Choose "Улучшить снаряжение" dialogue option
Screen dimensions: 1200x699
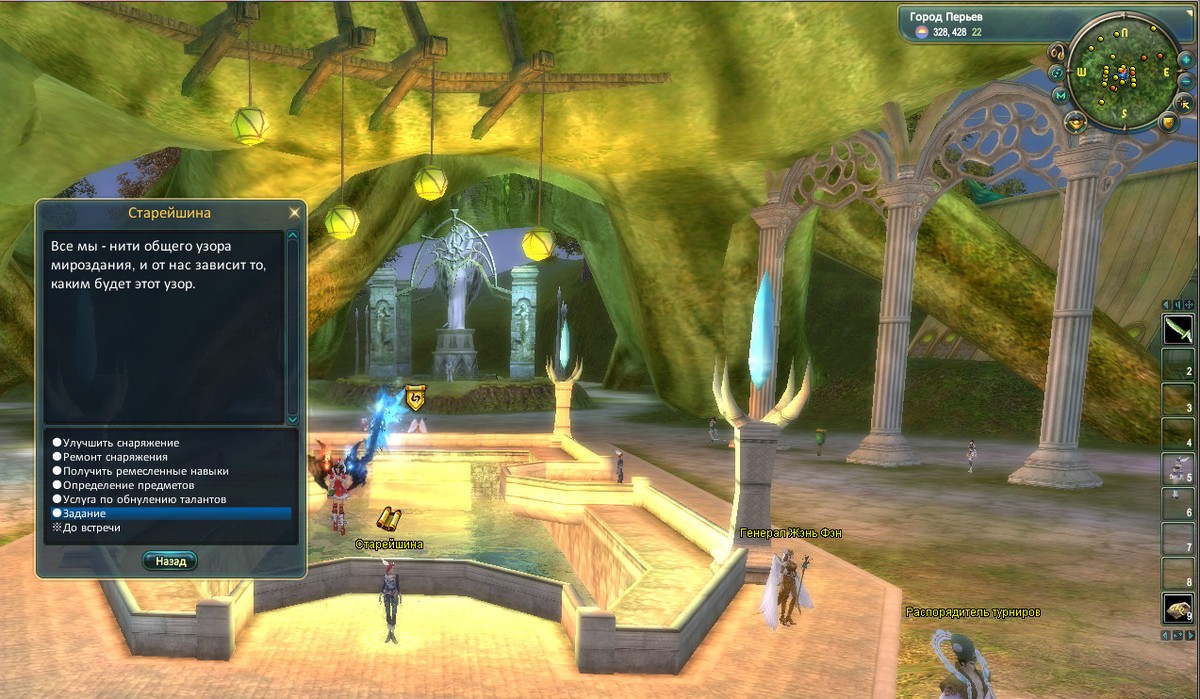(x=122, y=442)
